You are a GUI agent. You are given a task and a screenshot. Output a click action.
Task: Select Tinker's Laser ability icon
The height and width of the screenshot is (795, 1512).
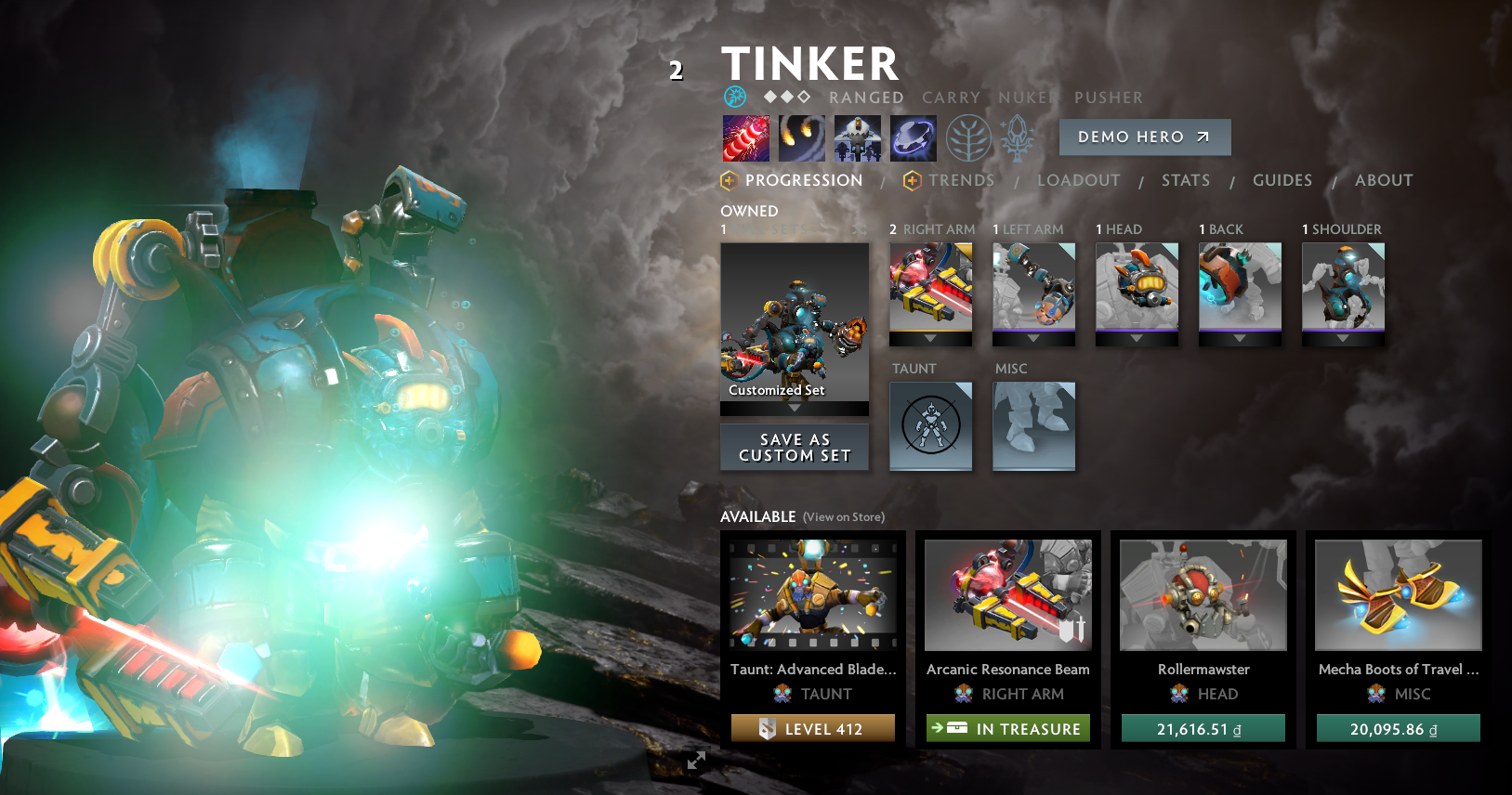tap(745, 137)
